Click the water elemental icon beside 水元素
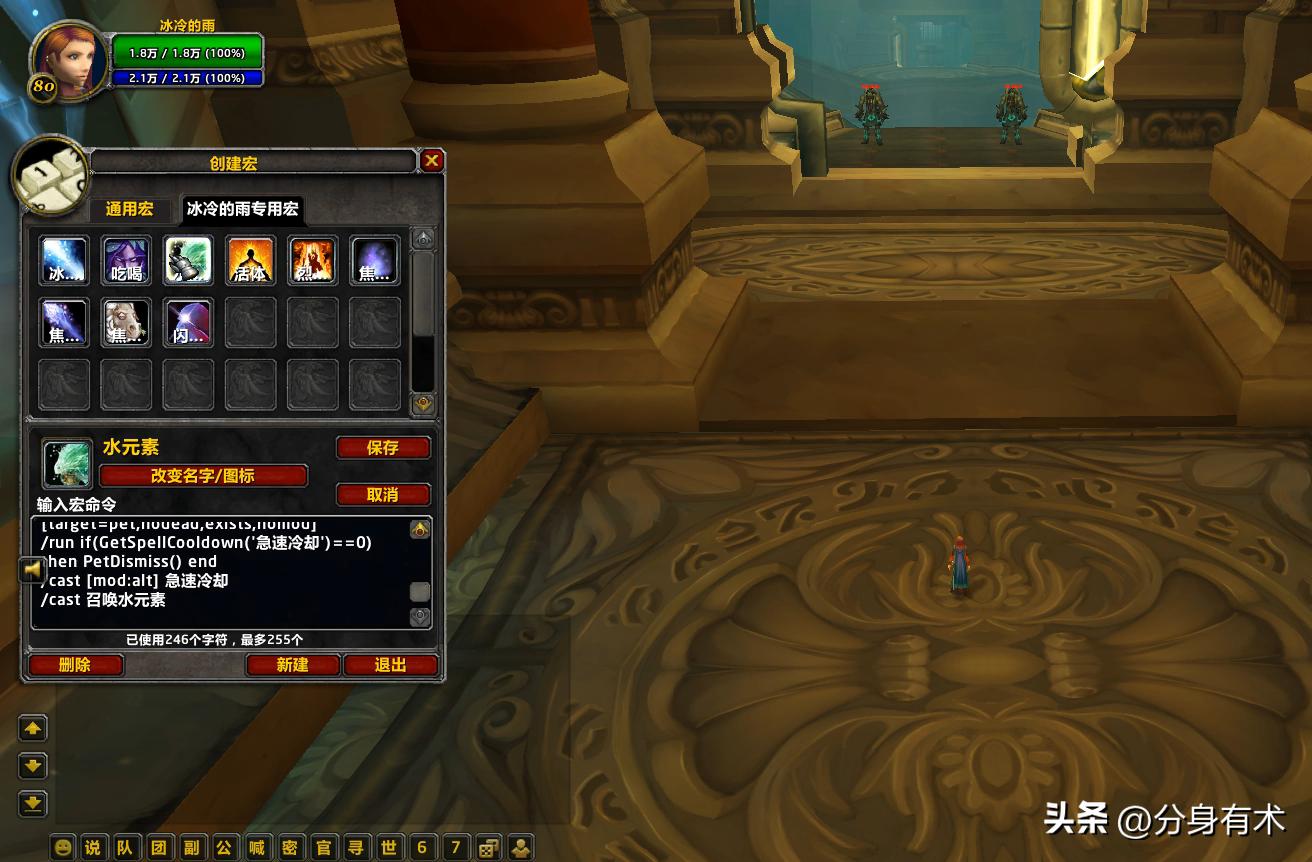The image size is (1312, 862). pos(66,462)
